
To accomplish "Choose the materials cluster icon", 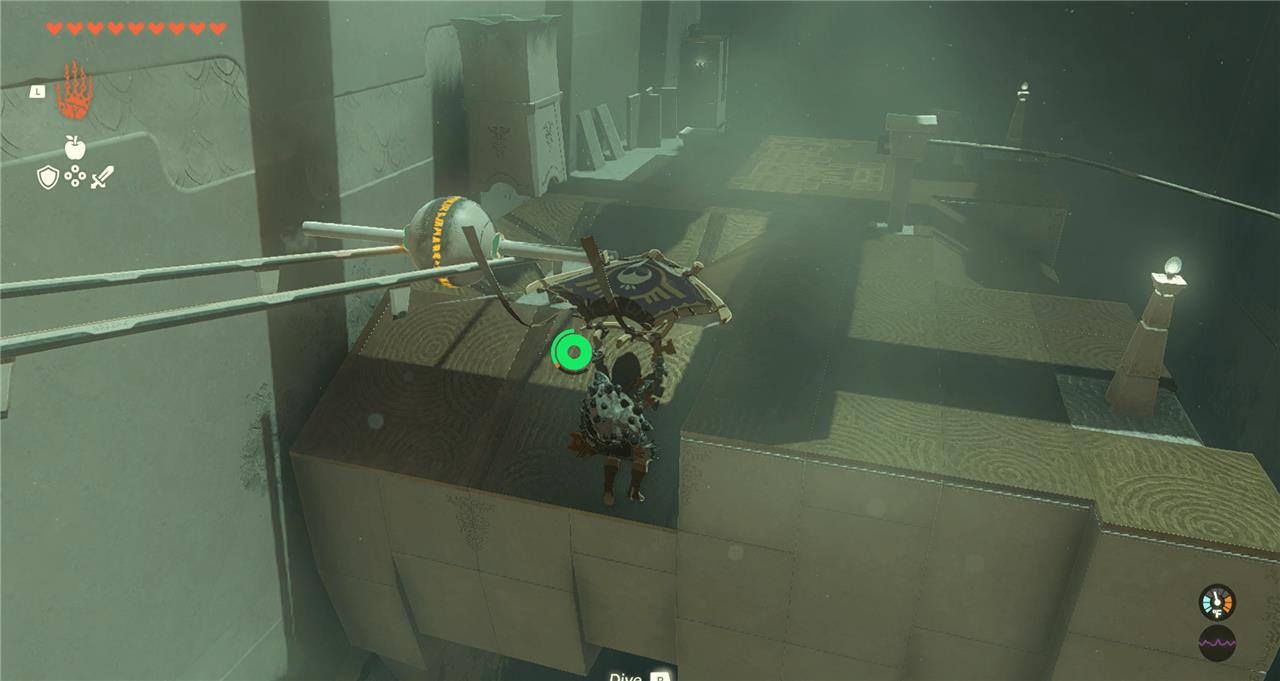I will pos(74,178).
